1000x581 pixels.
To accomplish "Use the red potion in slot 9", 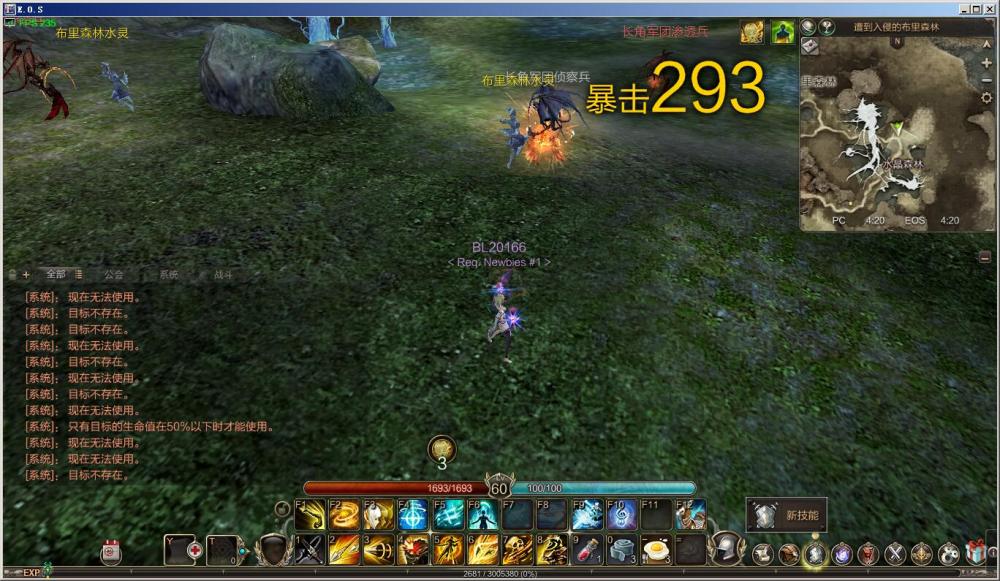I will pos(587,549).
